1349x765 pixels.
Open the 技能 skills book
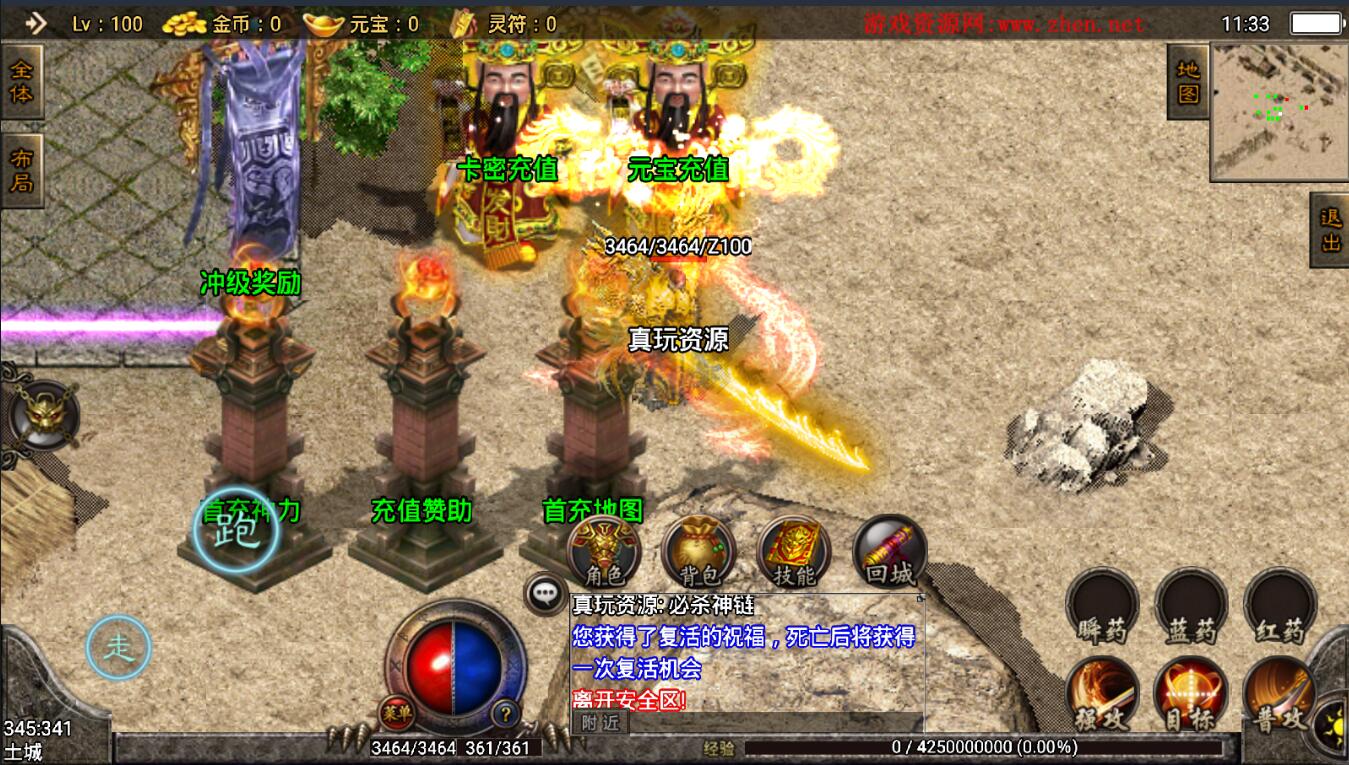pyautogui.click(x=794, y=552)
